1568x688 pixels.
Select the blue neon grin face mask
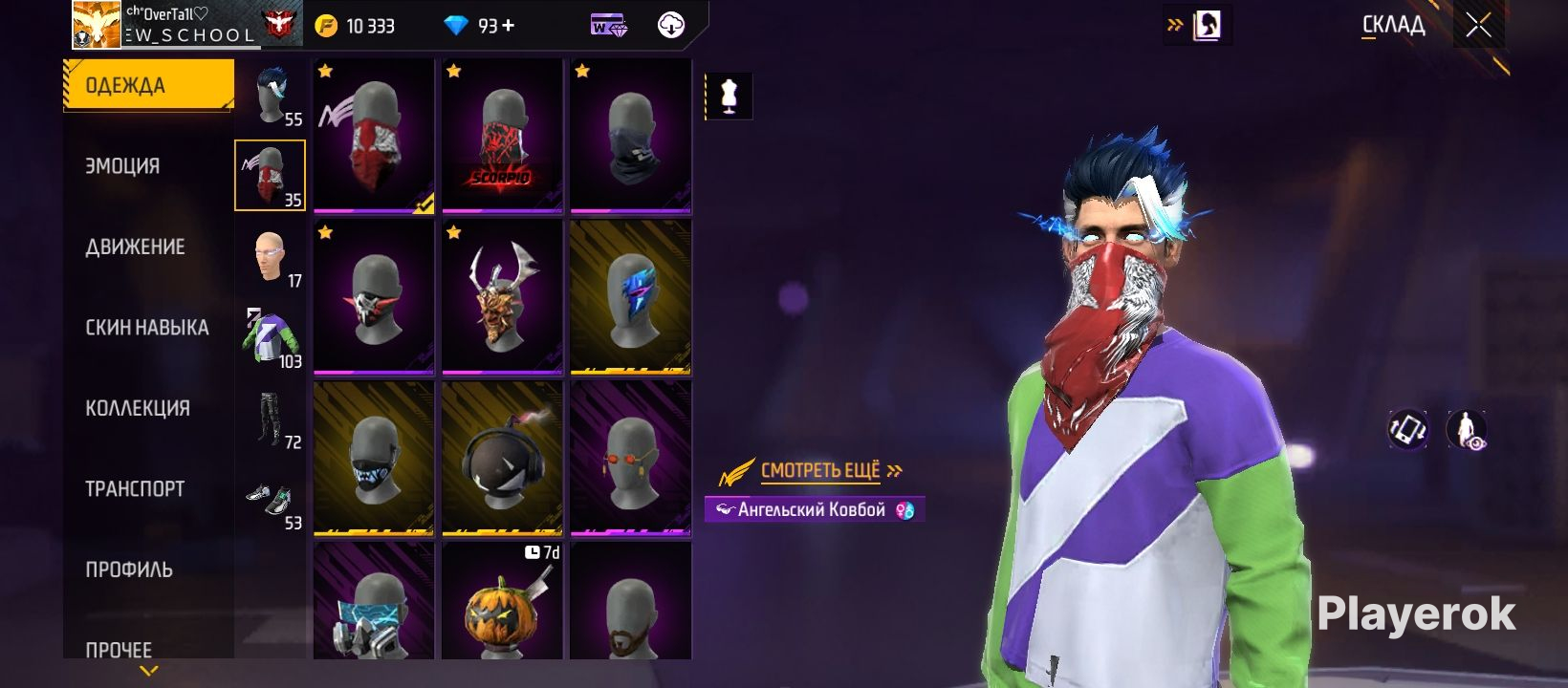click(374, 459)
